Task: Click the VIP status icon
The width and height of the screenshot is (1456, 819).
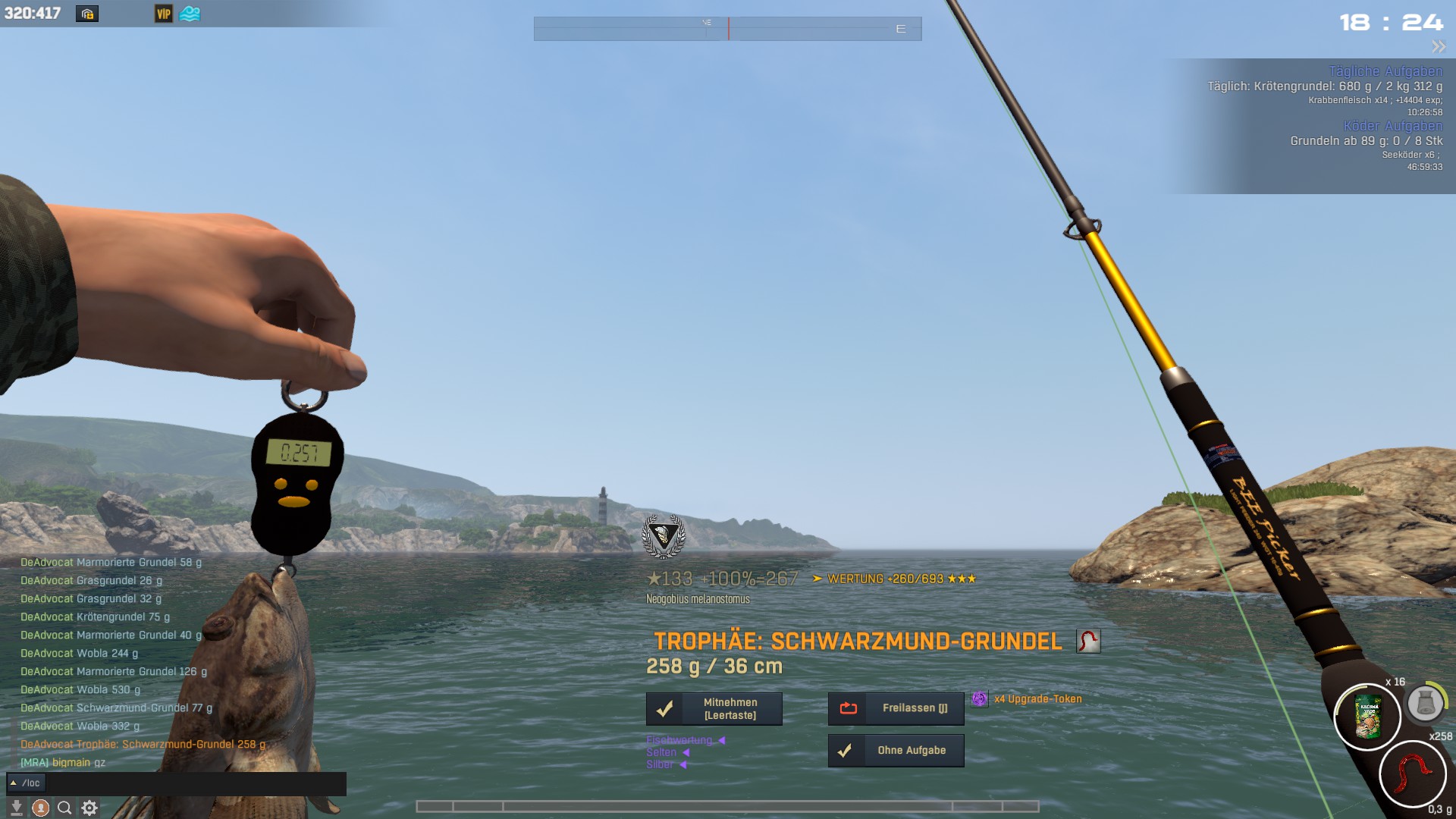Action: point(163,14)
